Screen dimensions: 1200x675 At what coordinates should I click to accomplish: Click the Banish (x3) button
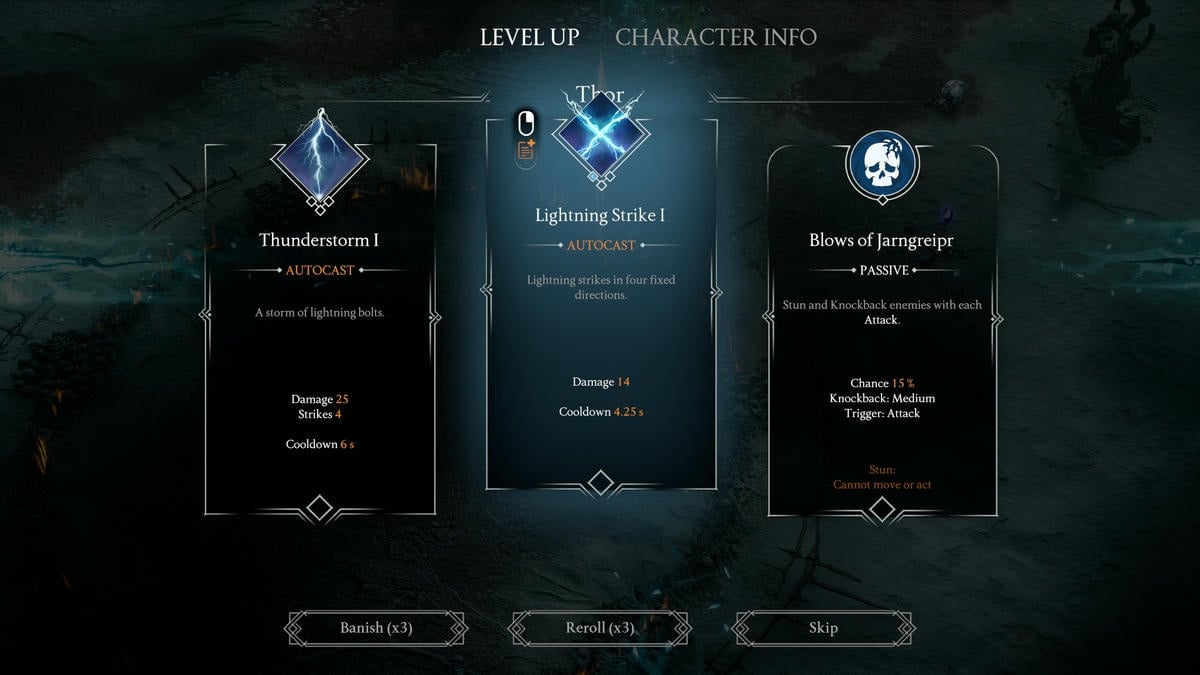pos(376,628)
